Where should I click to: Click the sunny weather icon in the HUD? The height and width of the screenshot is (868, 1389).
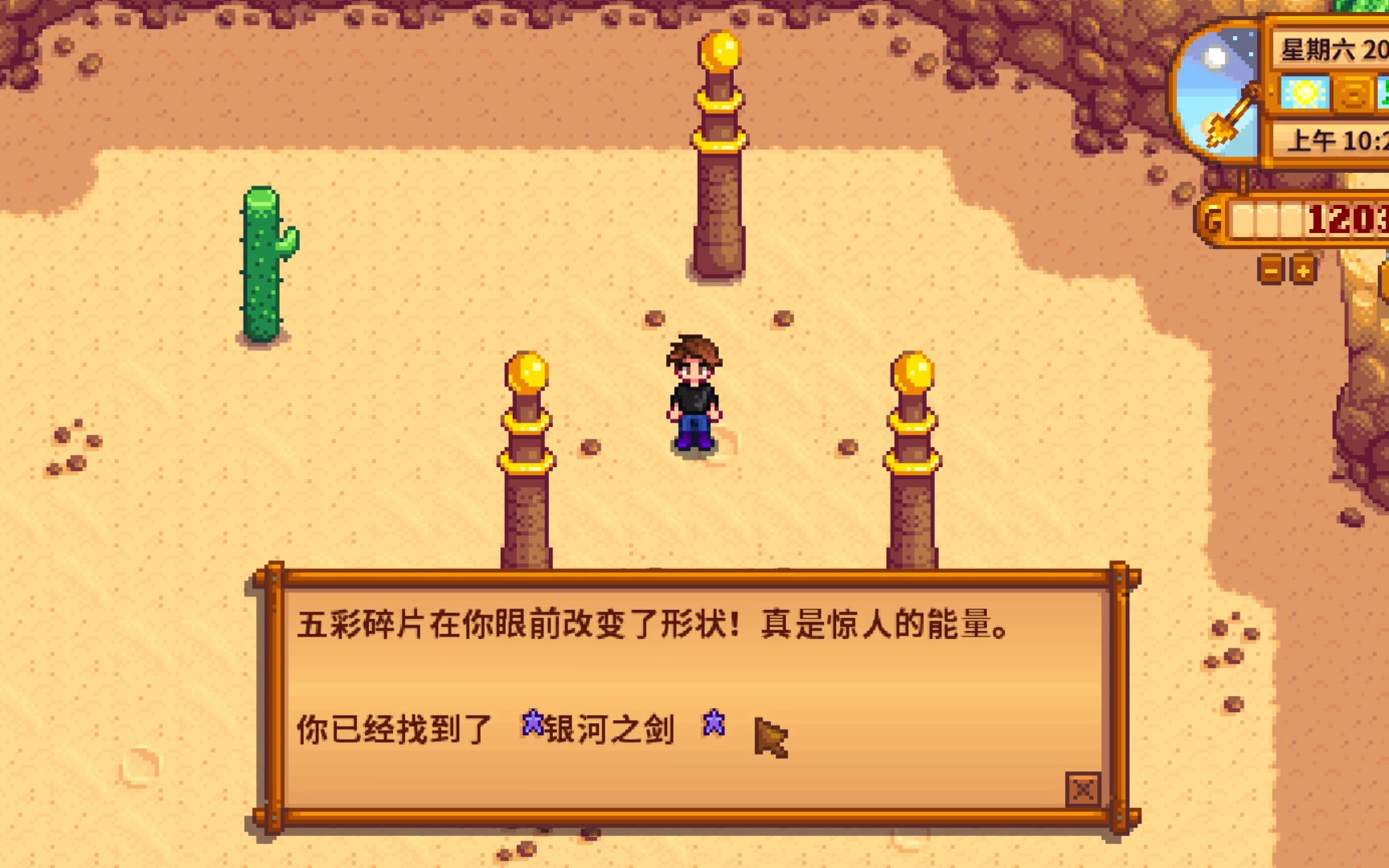coord(1305,92)
